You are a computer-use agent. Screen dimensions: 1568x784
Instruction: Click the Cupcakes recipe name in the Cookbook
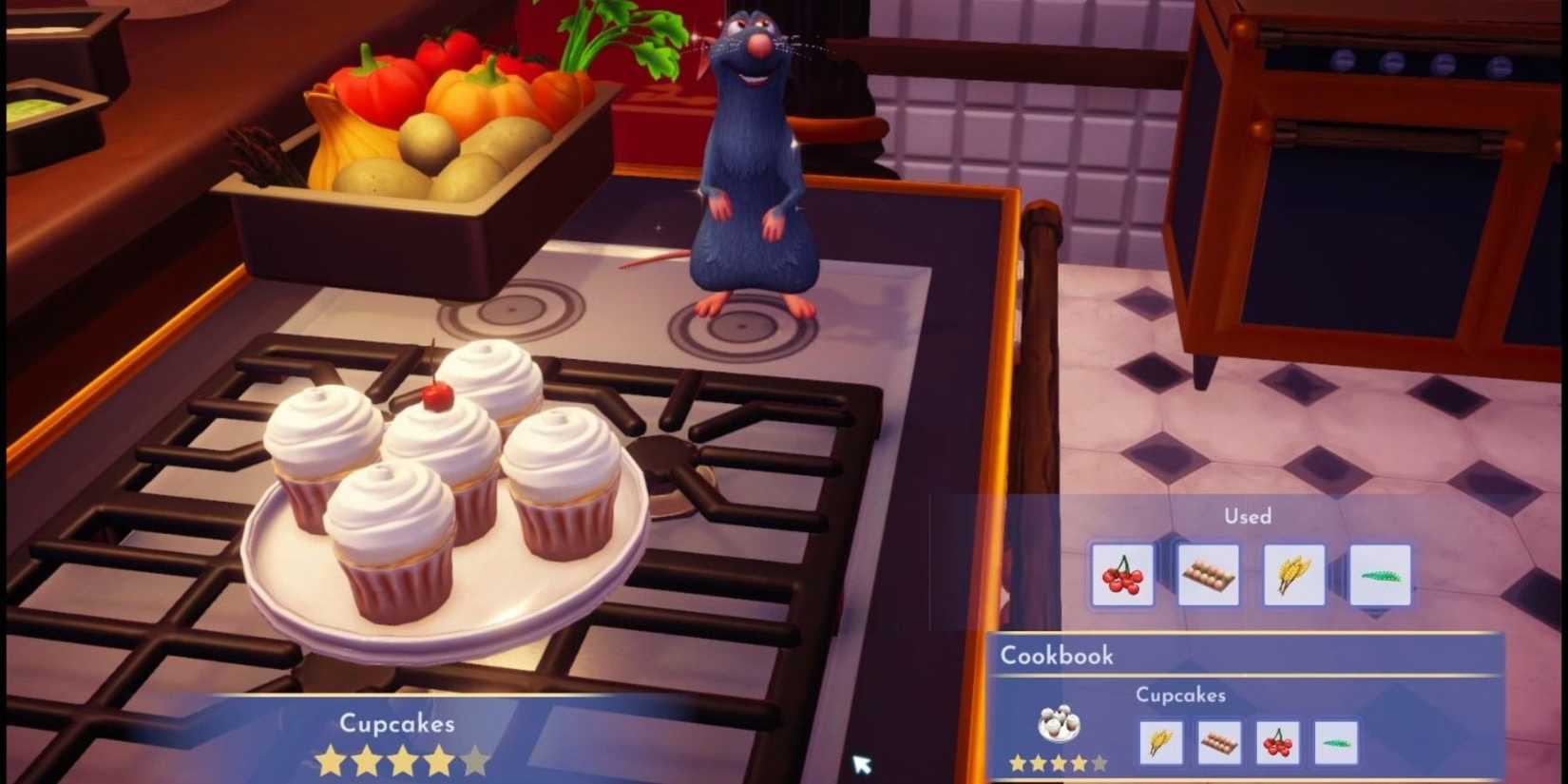pos(1181,695)
